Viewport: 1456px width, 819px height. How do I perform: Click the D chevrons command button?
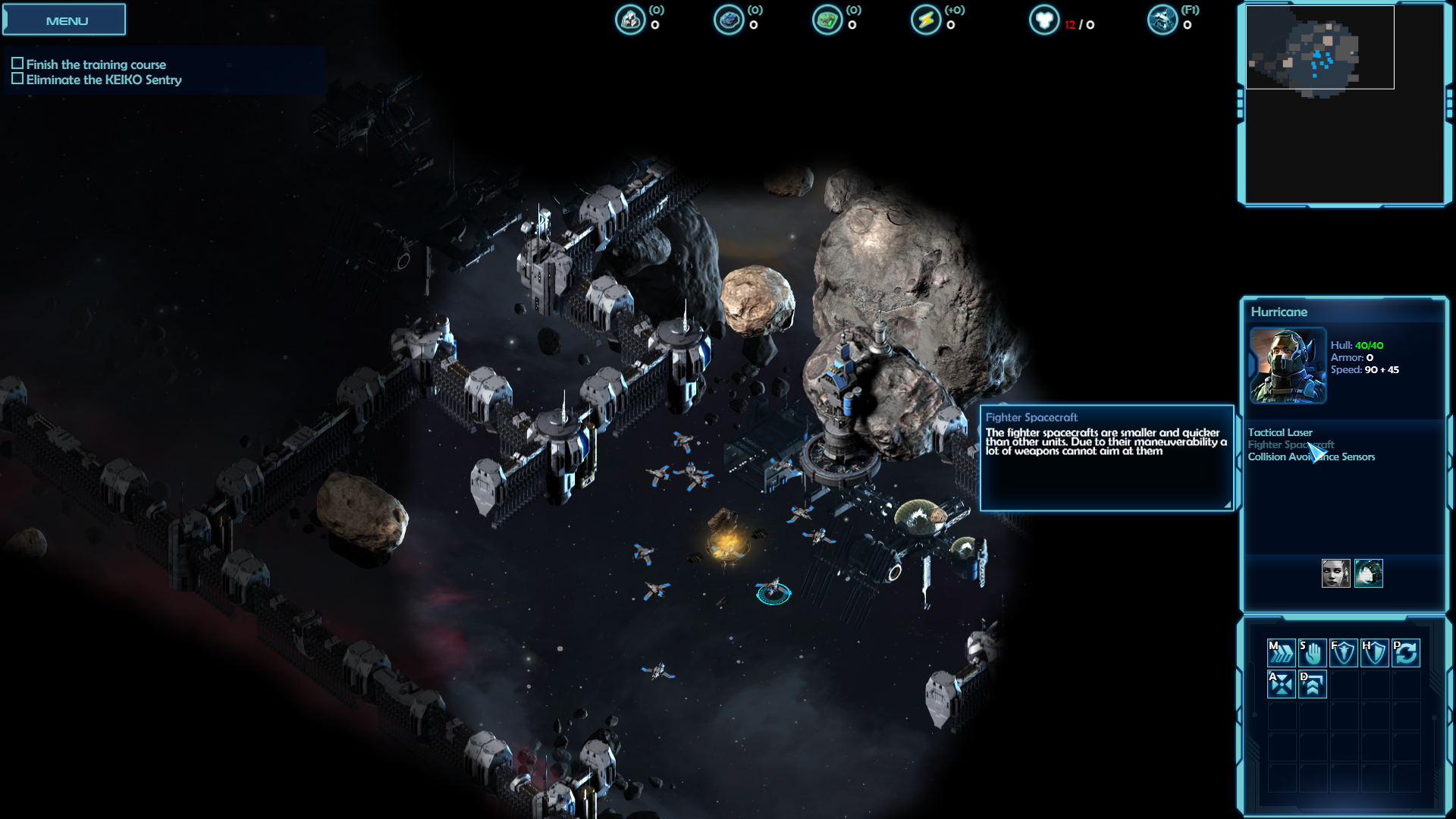(x=1313, y=684)
